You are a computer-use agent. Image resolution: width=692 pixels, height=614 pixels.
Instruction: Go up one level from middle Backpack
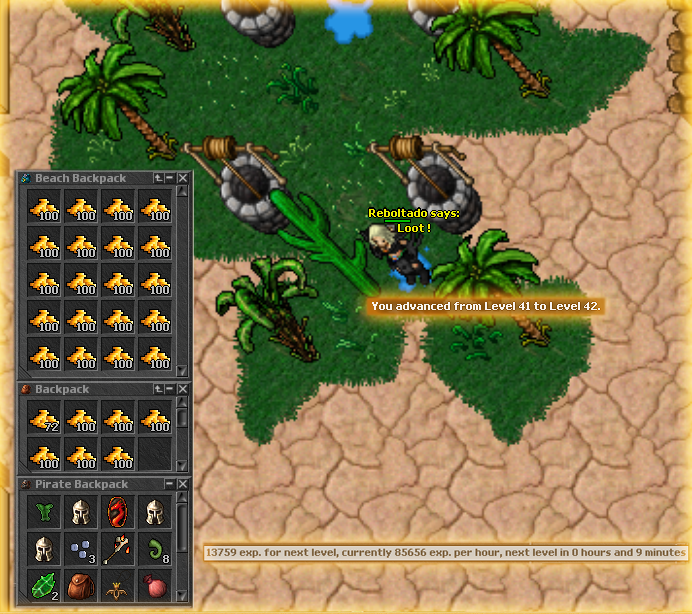(x=158, y=389)
